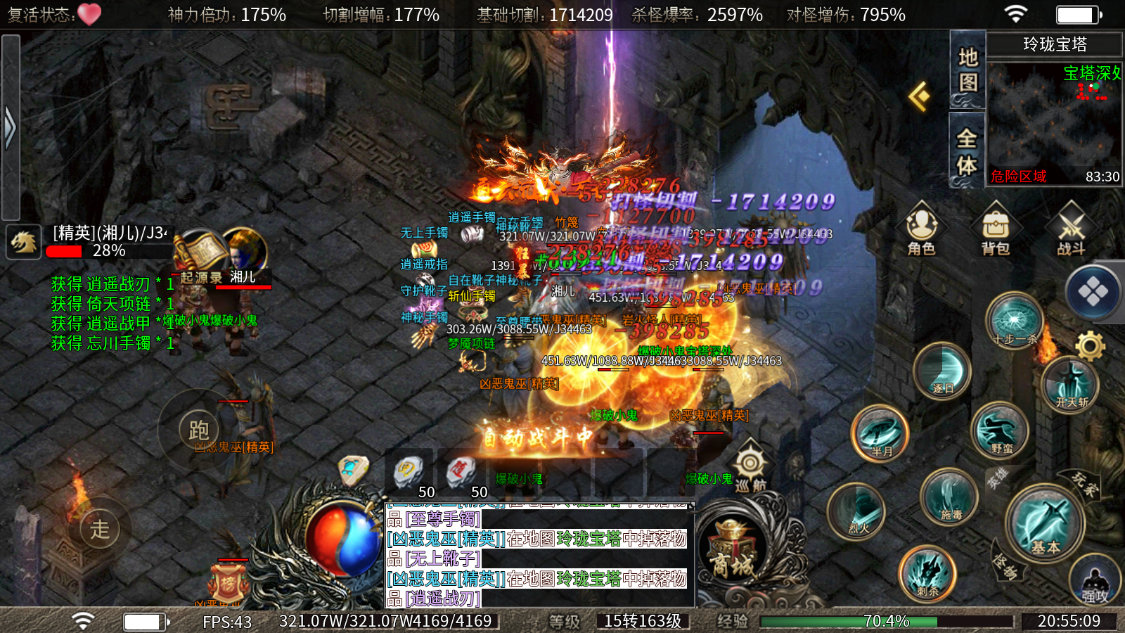The width and height of the screenshot is (1125, 633).
Task: Switch movement to 跑 run mode
Action: click(198, 430)
